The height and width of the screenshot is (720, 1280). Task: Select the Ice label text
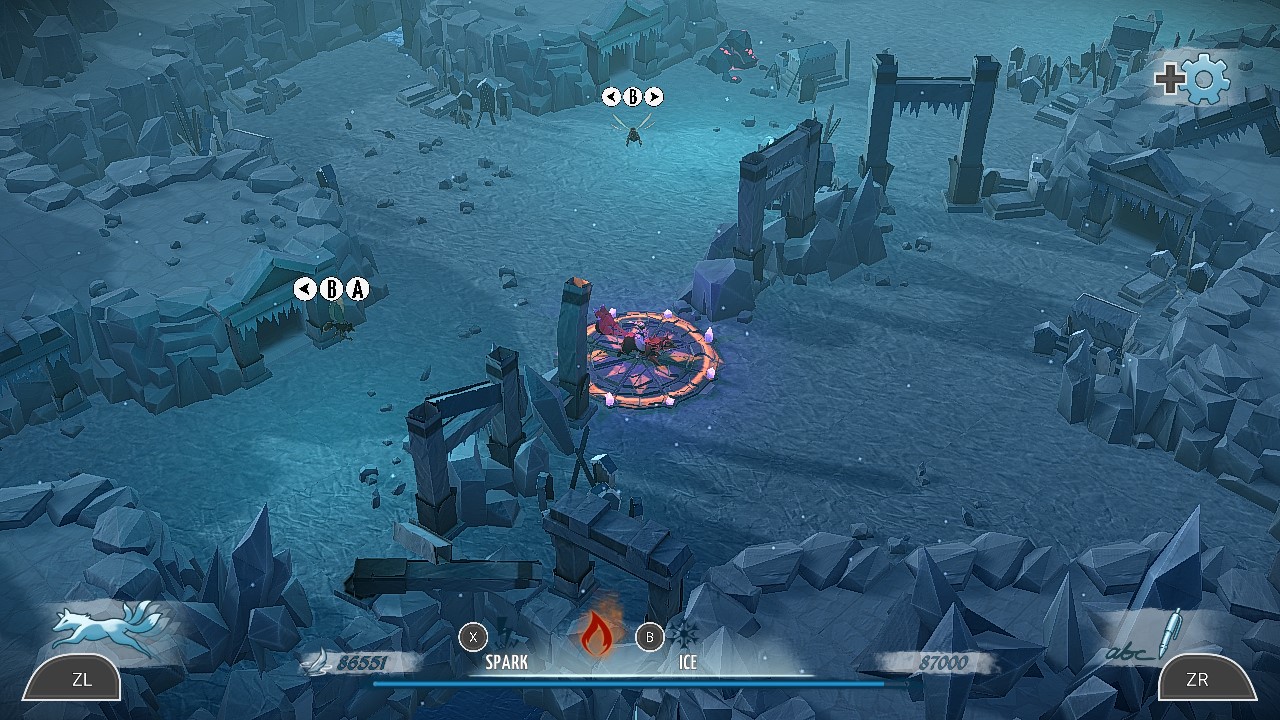click(688, 662)
